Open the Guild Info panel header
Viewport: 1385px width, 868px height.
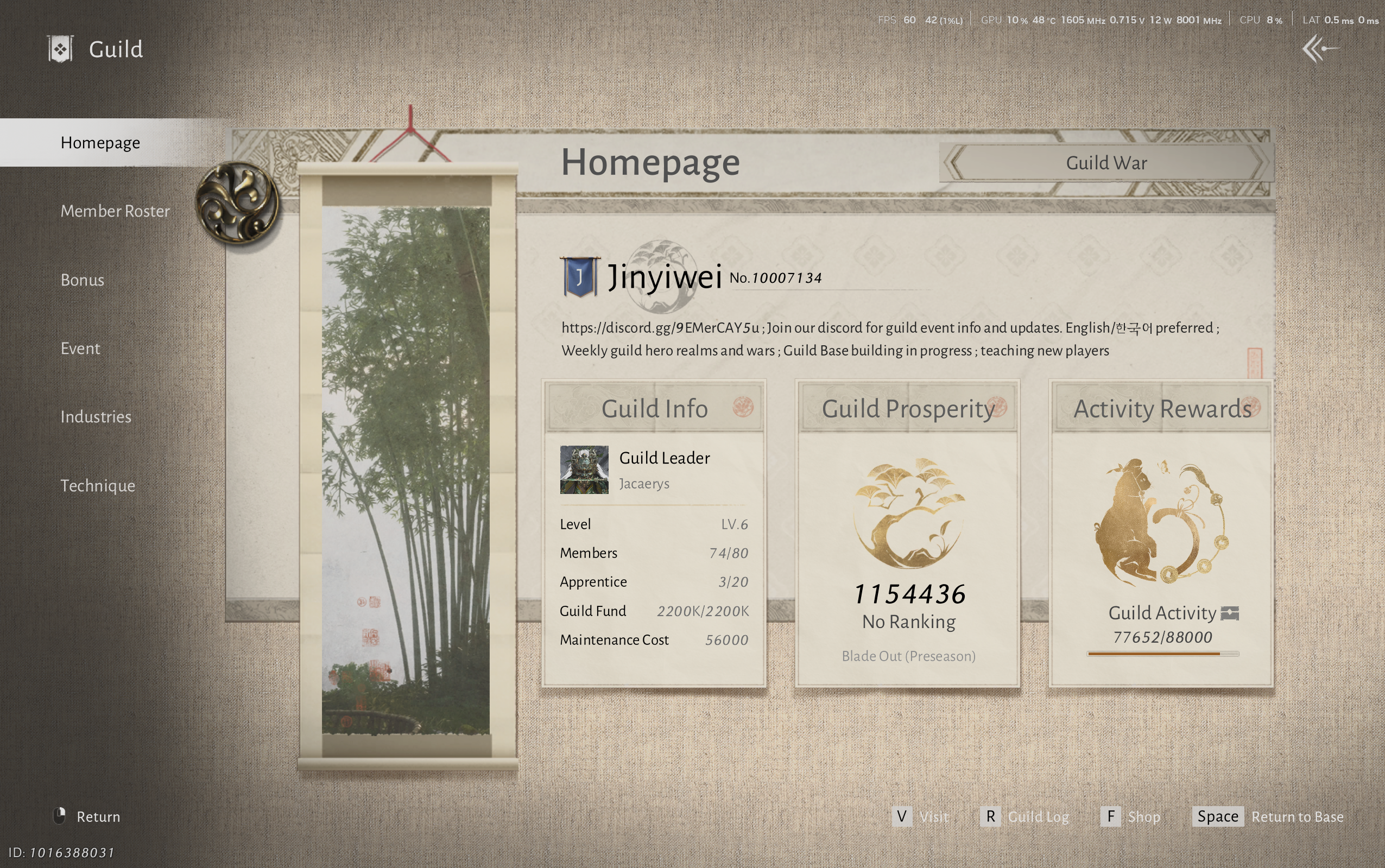(x=654, y=409)
